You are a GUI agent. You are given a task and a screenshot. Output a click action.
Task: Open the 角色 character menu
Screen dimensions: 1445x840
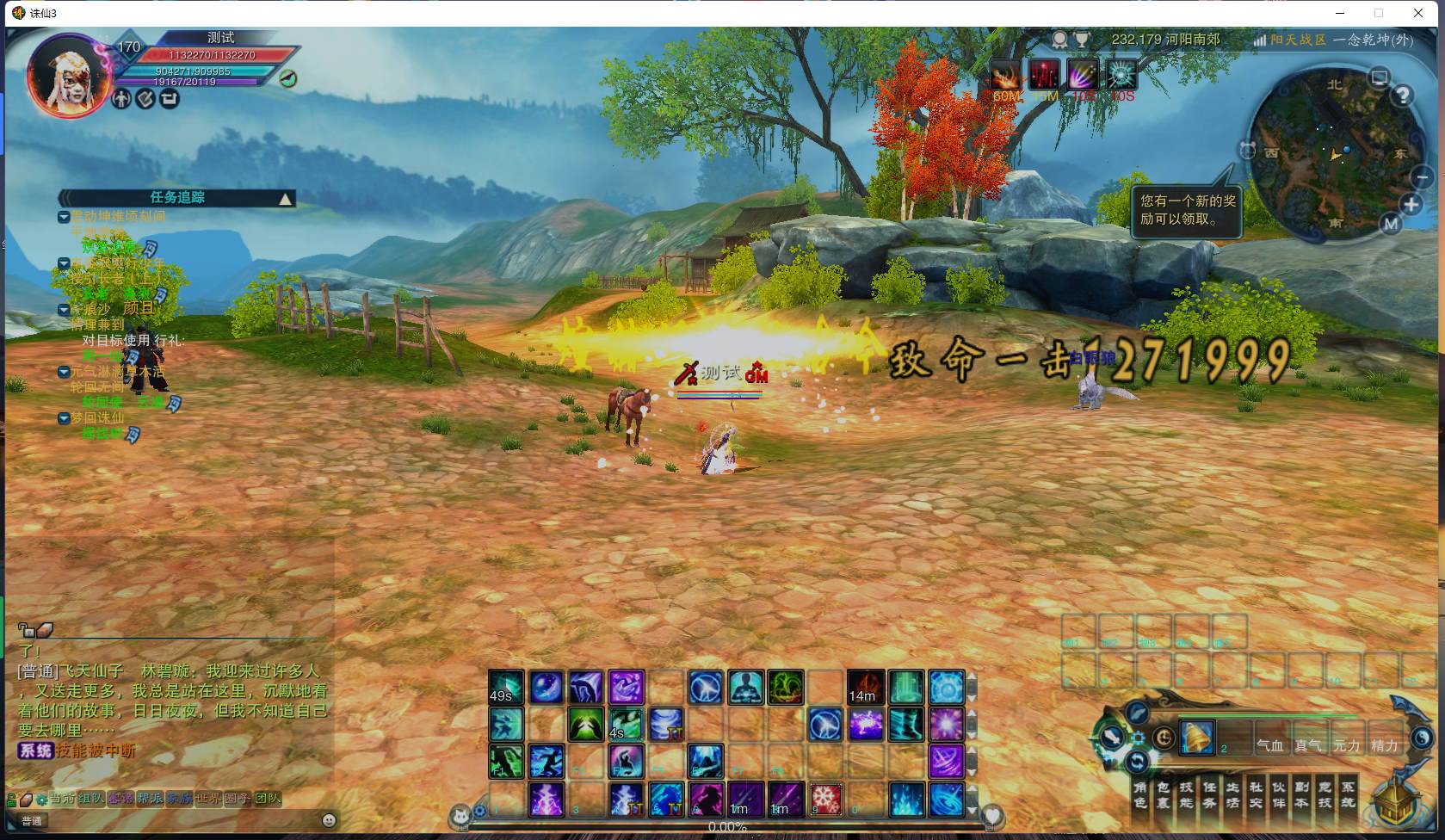(x=1140, y=794)
